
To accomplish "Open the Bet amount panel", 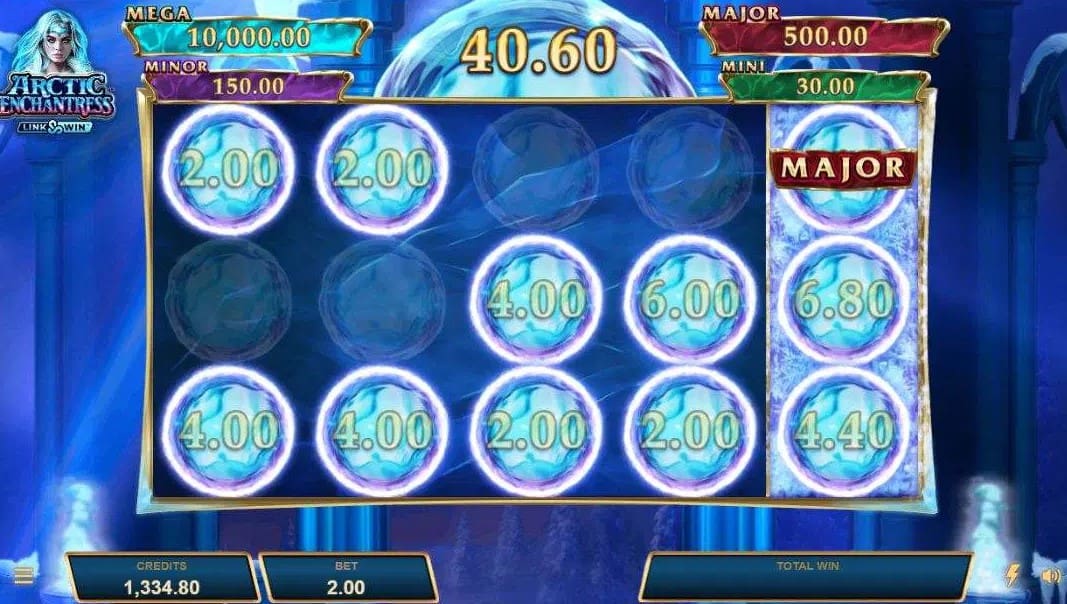I will tap(346, 578).
